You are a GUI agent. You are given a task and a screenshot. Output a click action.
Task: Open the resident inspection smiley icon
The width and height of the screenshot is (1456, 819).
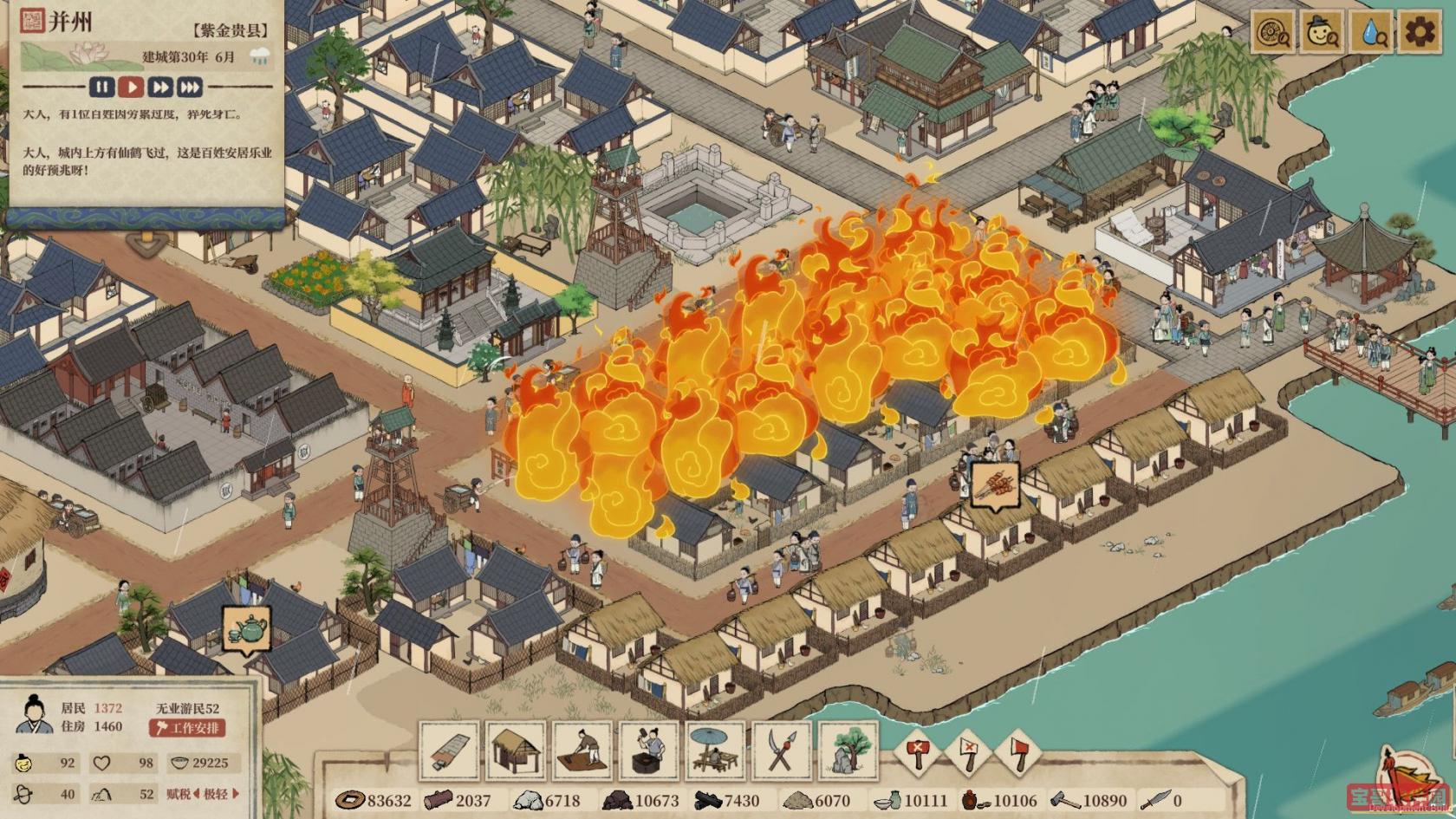(1322, 33)
